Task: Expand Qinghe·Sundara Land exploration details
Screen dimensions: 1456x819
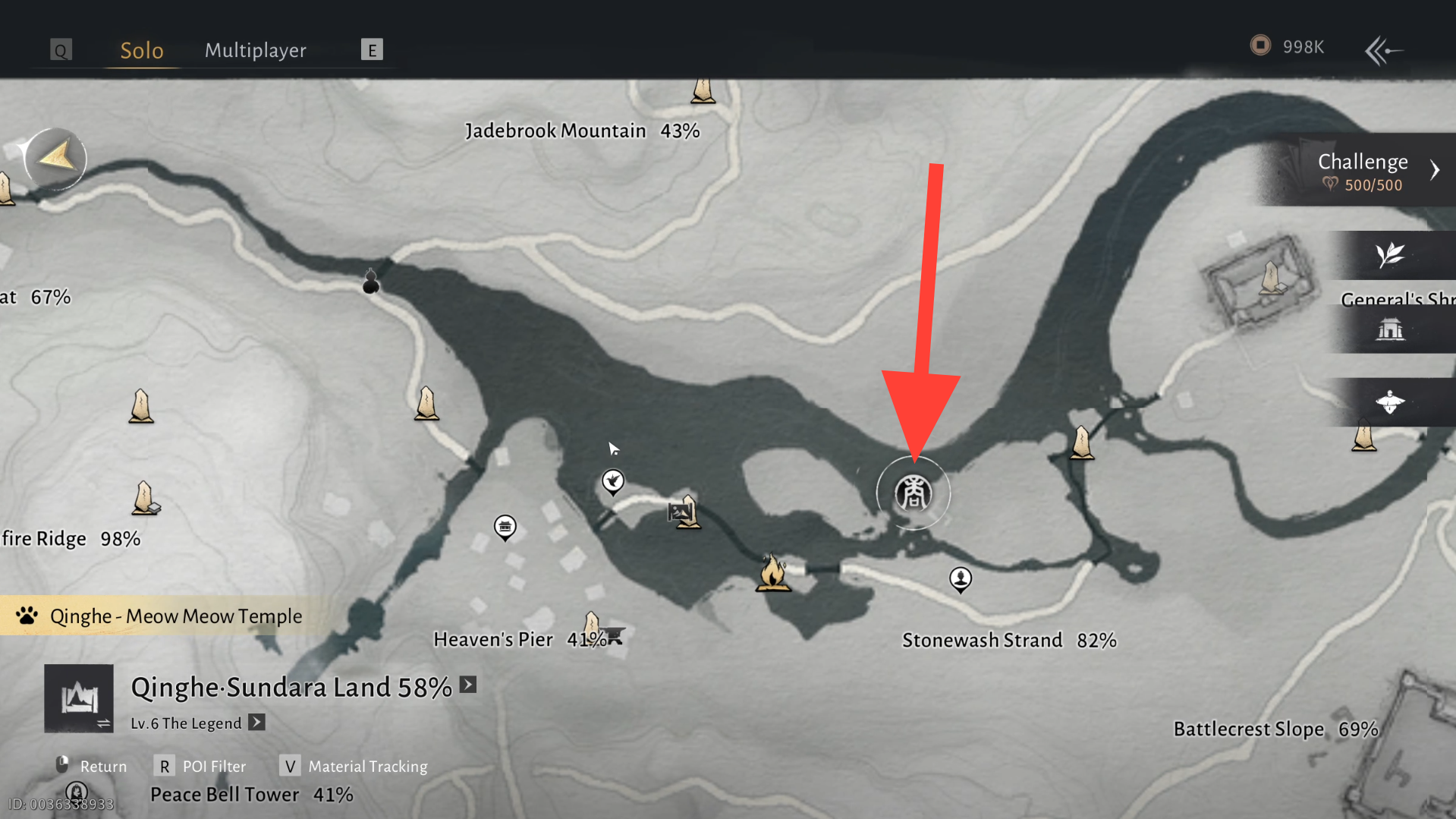Action: pos(468,685)
